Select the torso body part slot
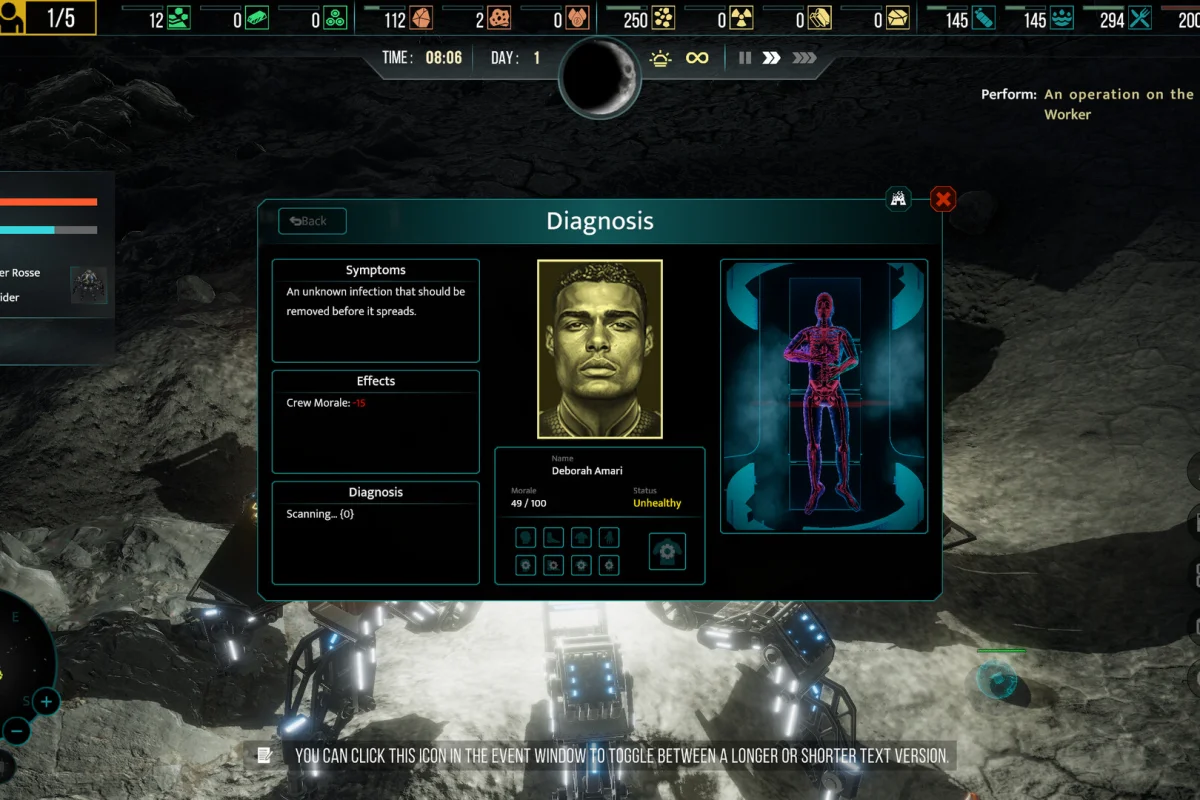Image resolution: width=1200 pixels, height=800 pixels. click(x=581, y=538)
